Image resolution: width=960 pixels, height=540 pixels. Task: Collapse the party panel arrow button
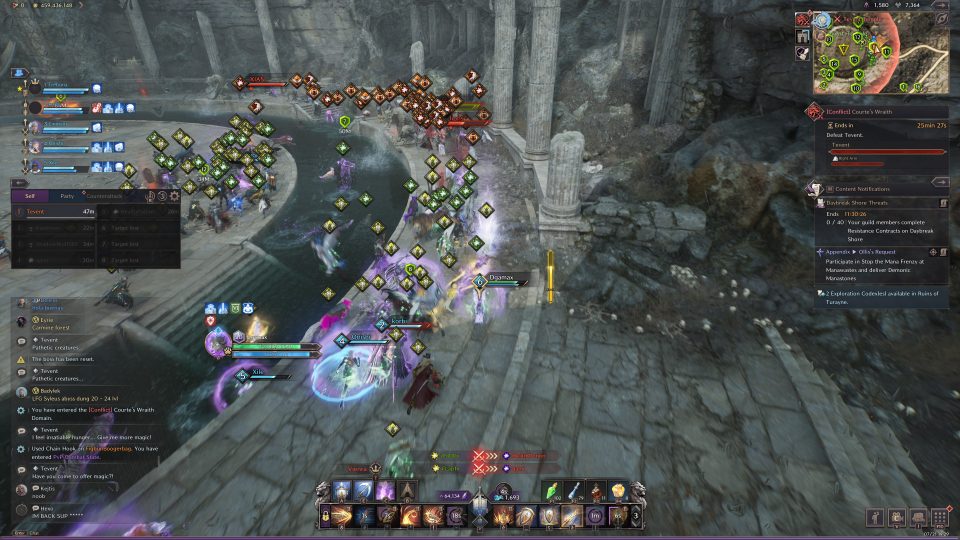18,72
